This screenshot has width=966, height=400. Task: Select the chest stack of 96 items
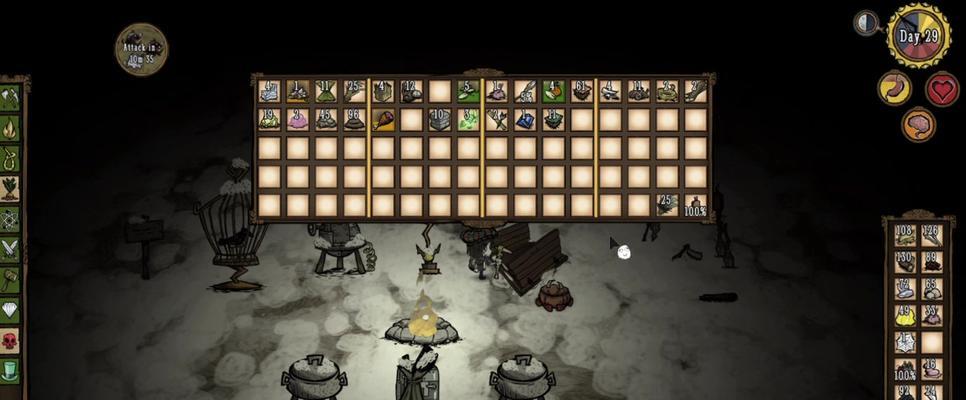tap(354, 120)
